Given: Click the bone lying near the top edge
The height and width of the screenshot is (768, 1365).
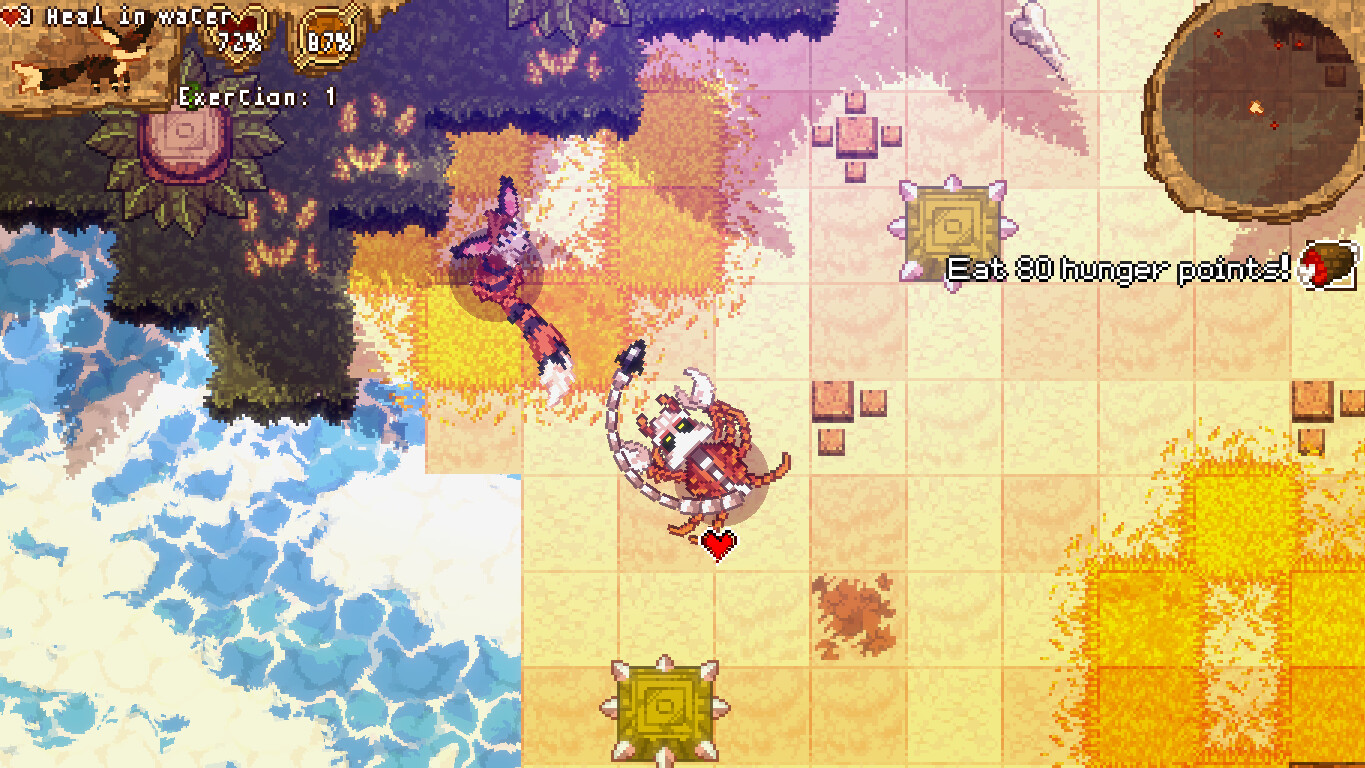Looking at the screenshot, I should (x=1035, y=30).
